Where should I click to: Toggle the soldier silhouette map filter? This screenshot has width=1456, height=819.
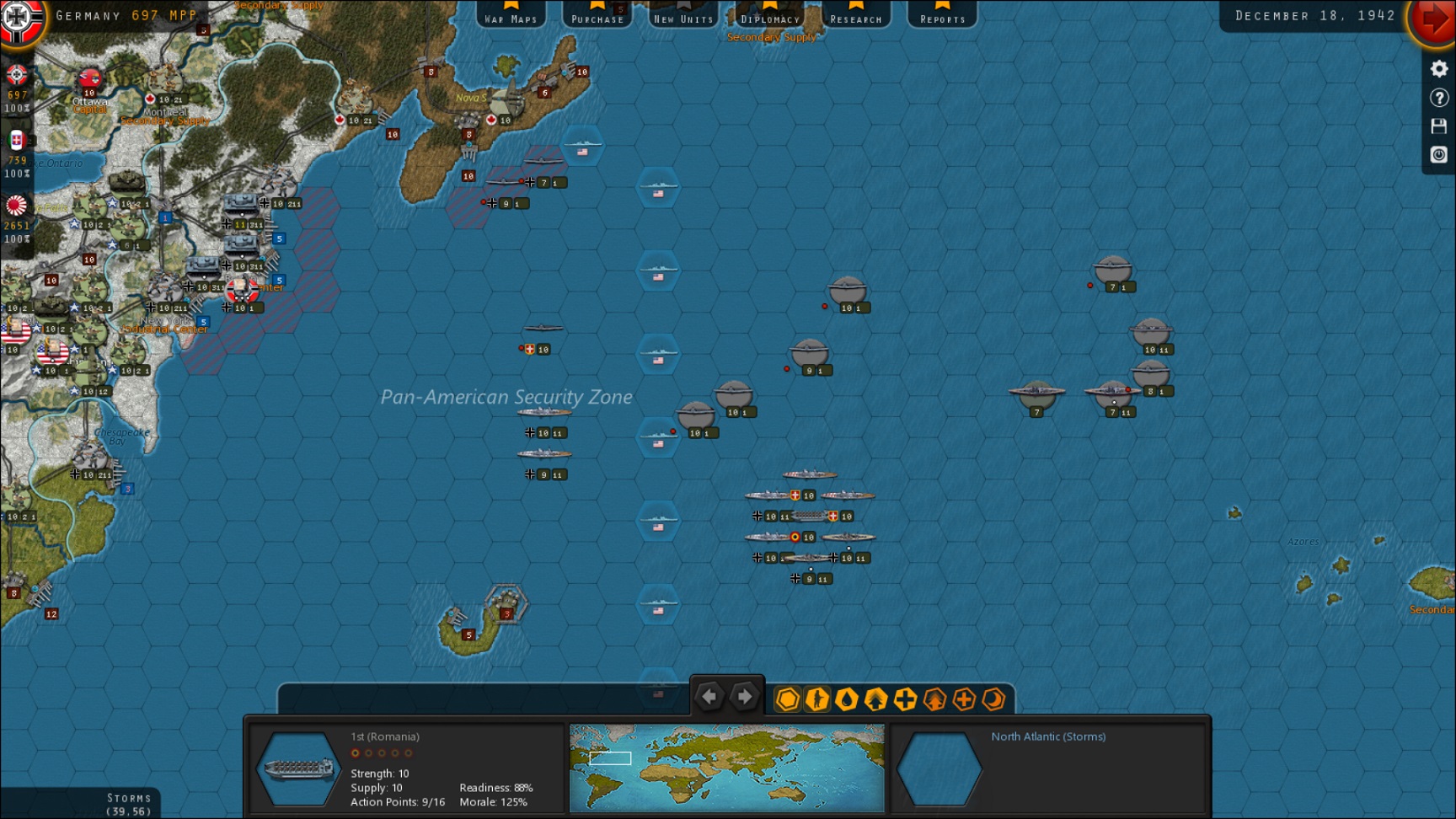[817, 699]
